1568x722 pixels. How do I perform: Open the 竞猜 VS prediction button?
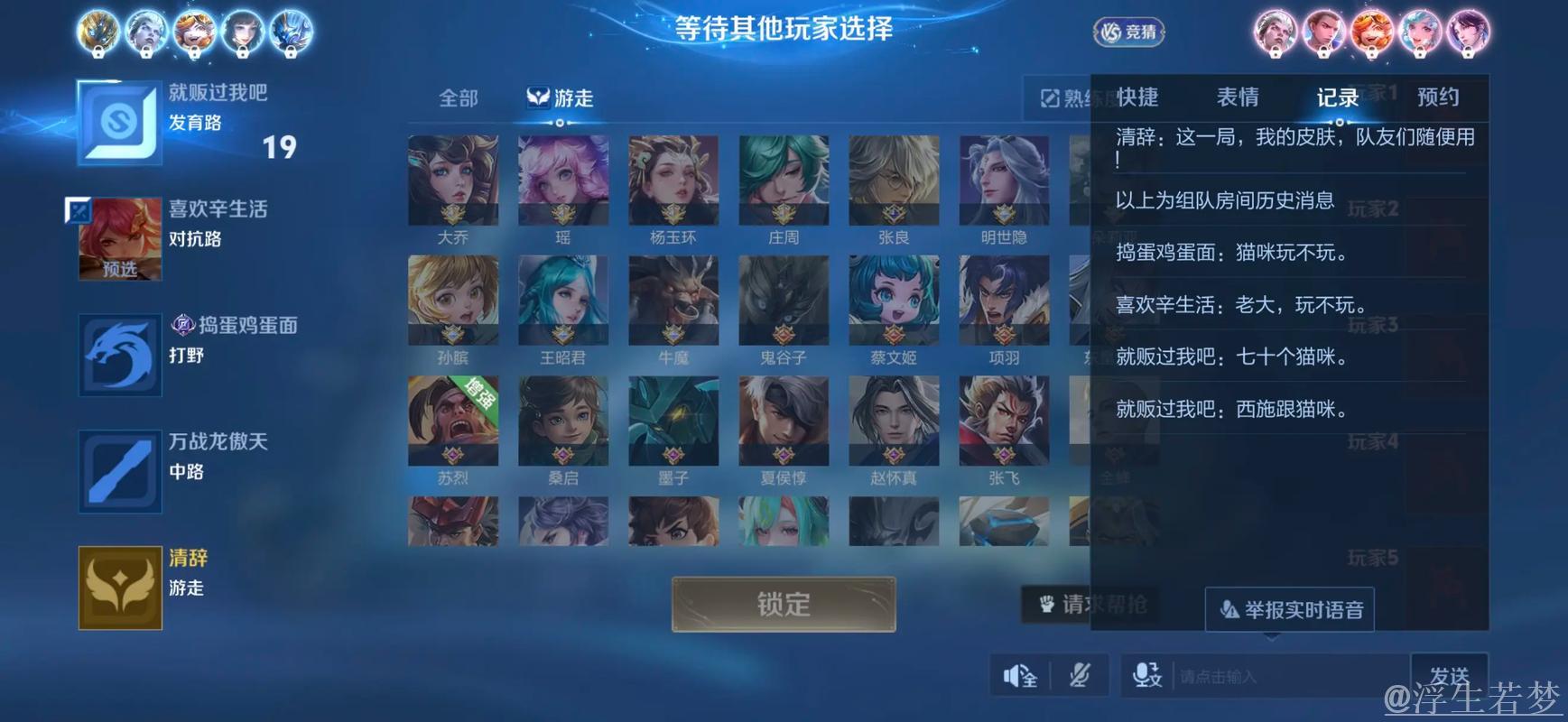click(1129, 32)
